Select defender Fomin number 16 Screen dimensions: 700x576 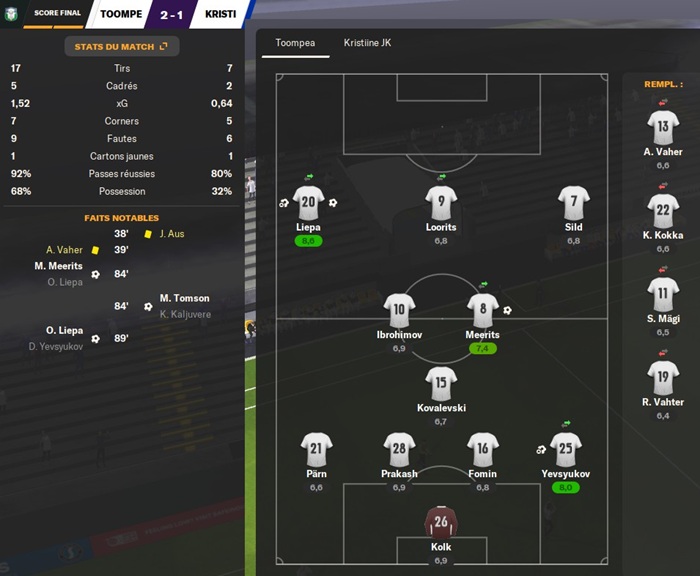click(482, 449)
